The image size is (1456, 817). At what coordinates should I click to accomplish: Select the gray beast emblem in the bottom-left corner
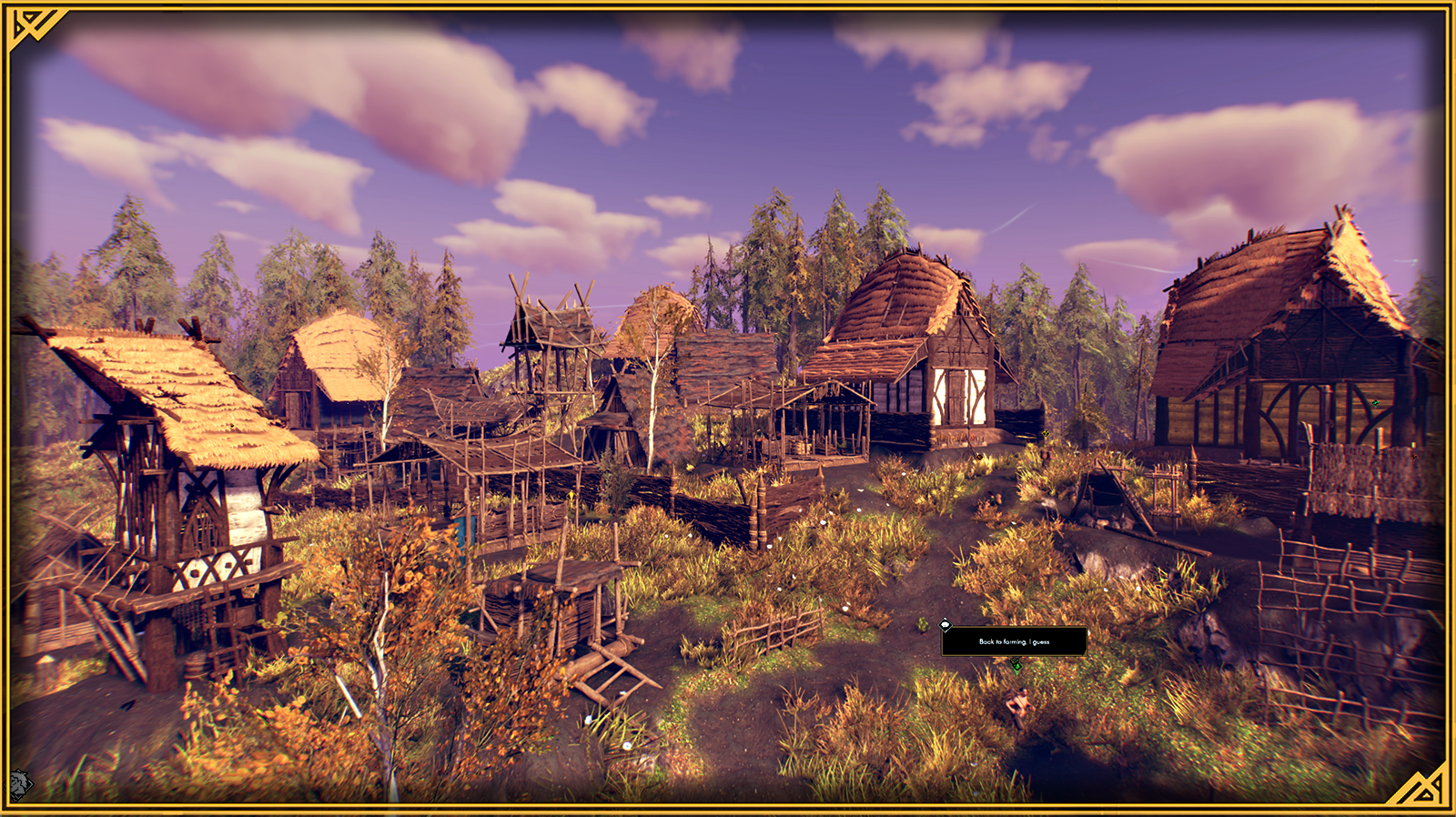pyautogui.click(x=18, y=784)
